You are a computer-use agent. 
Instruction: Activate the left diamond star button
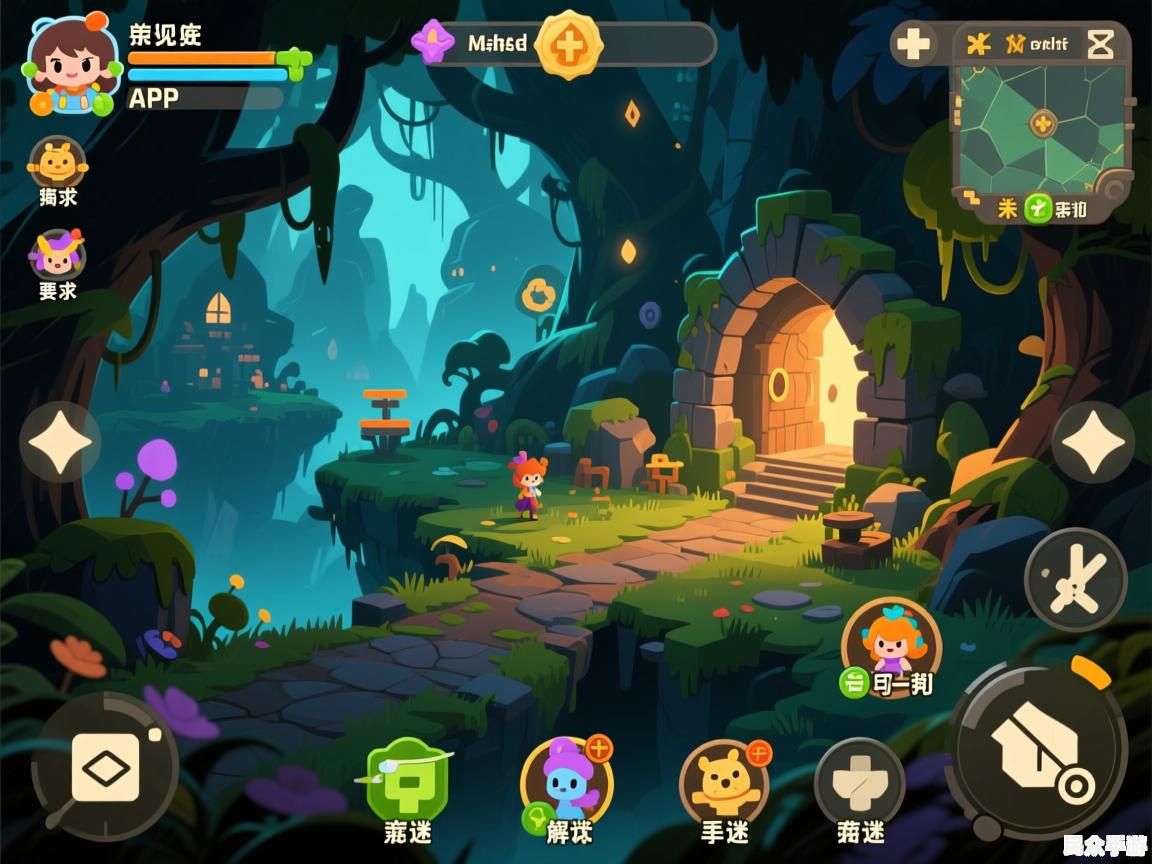tap(60, 442)
